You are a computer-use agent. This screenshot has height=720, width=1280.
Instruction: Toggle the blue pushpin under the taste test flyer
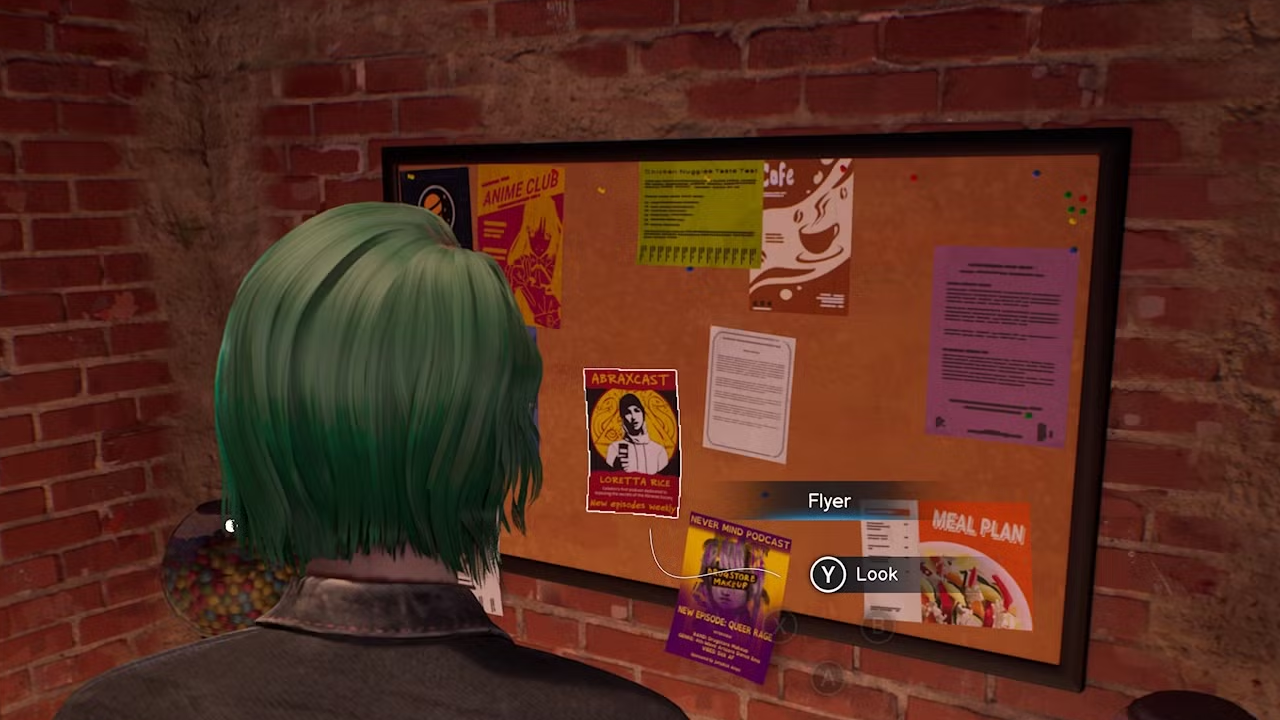coord(689,269)
